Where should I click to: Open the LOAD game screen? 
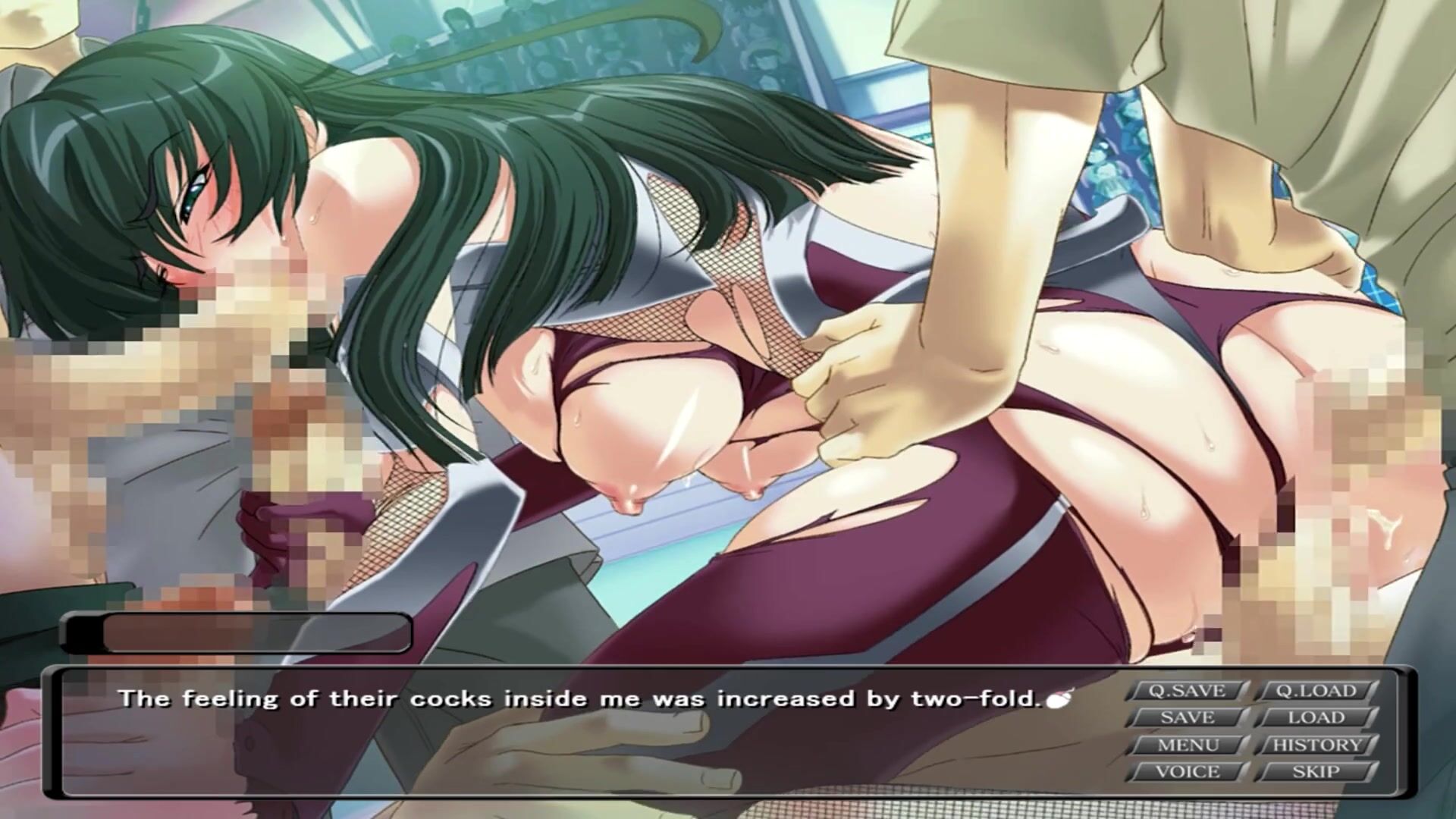[1316, 718]
